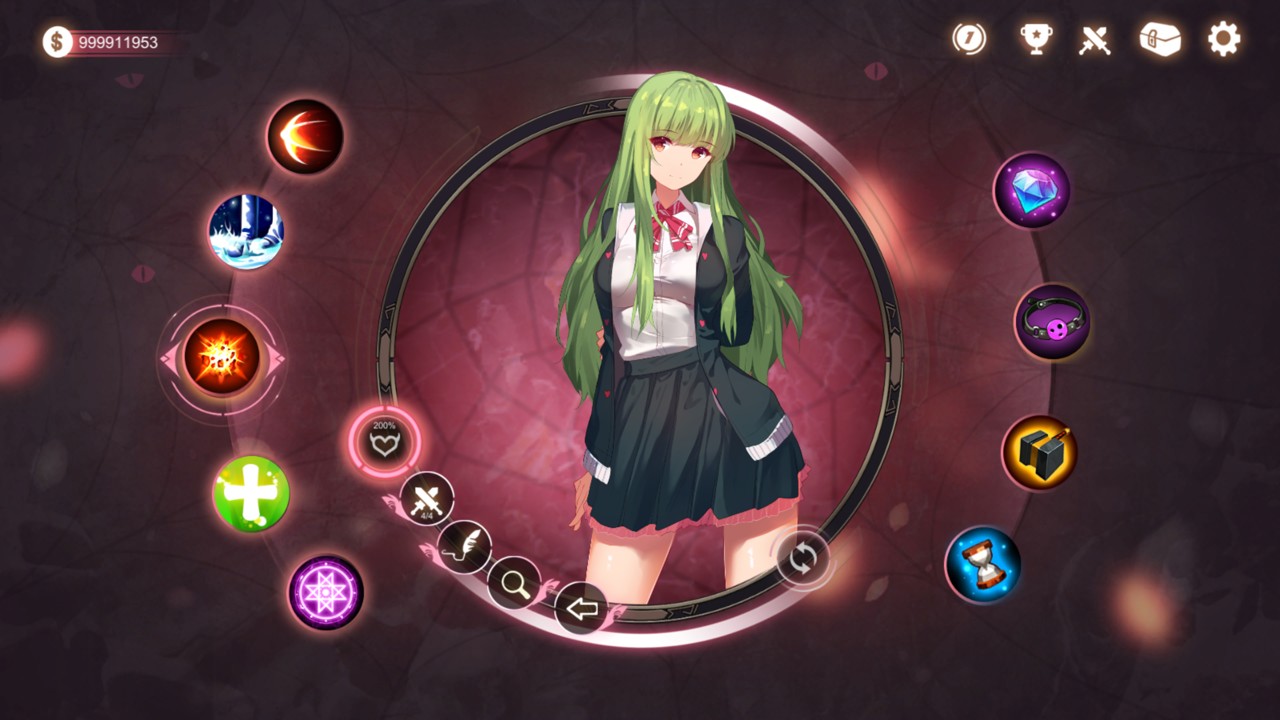Open the magnifying glass inspect button
Screen dimensions: 1280x720
[x=514, y=583]
